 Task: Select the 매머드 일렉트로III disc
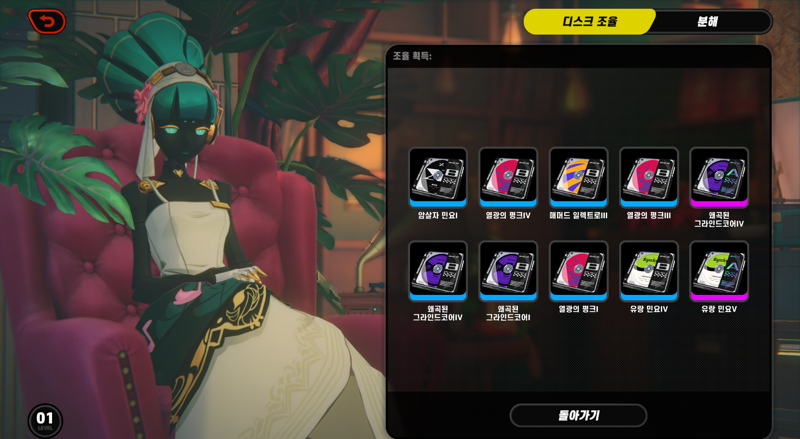578,177
